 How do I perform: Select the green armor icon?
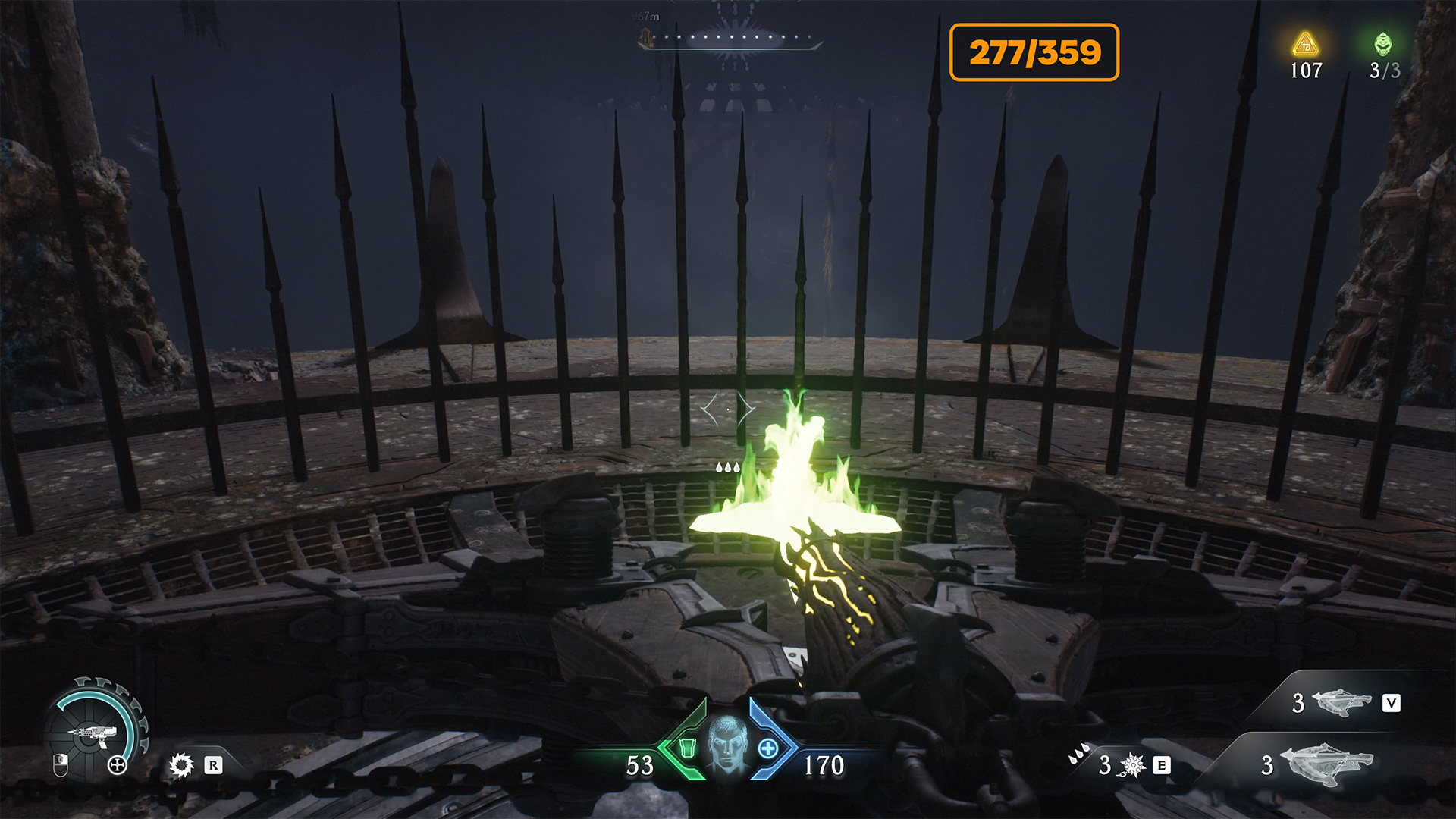tap(687, 748)
